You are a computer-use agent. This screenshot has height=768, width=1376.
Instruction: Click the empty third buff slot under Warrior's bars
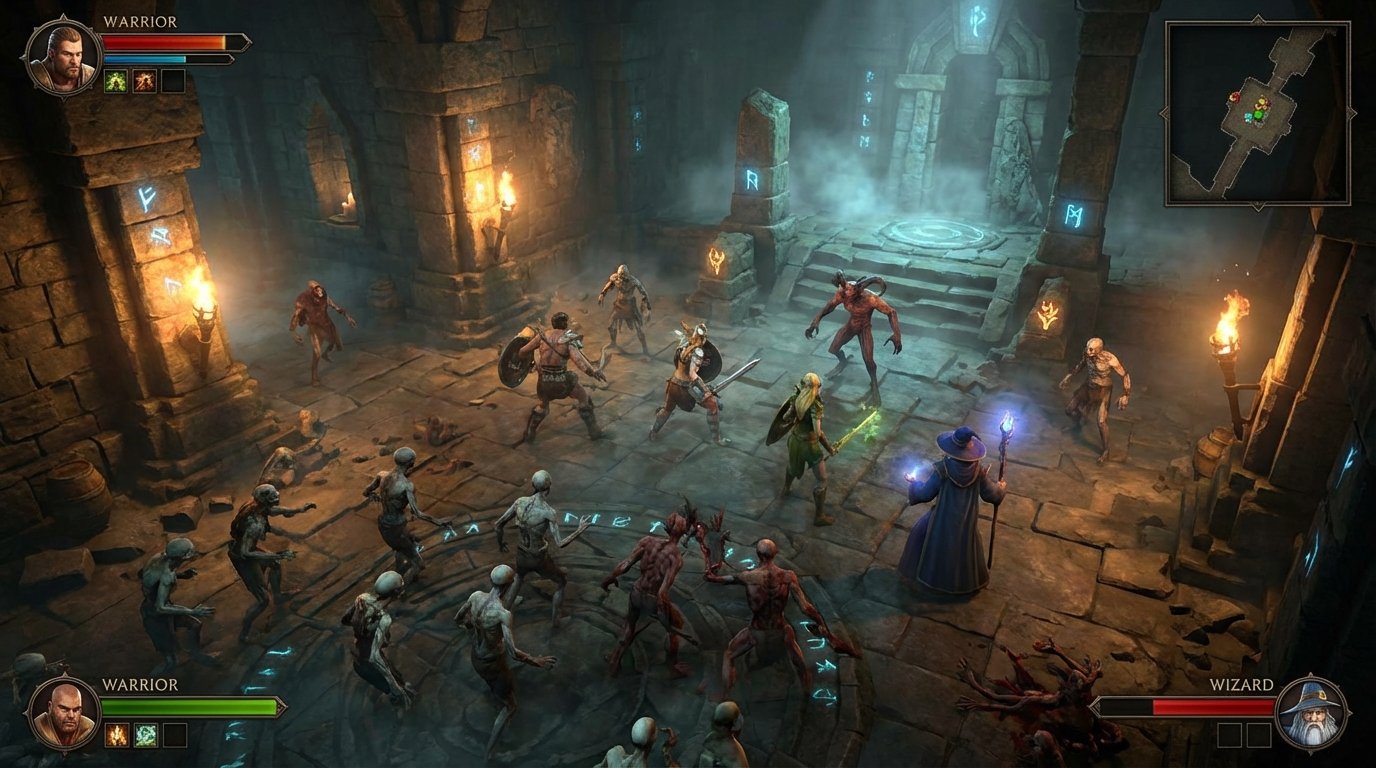pos(174,81)
